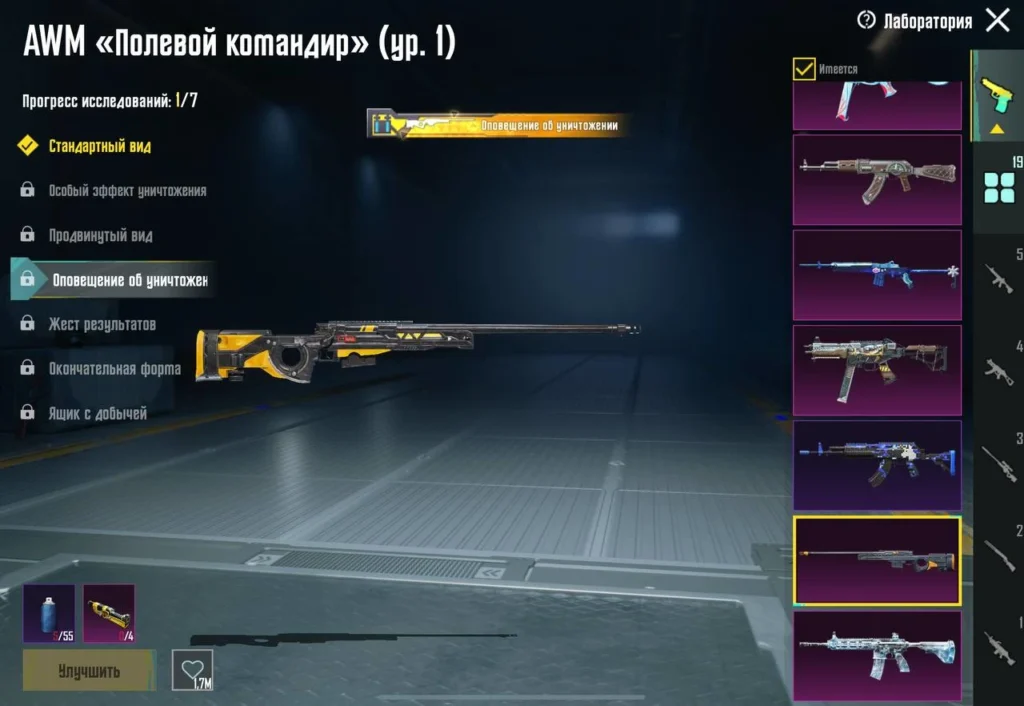Pick the white icy M416 skin thumbnail
Viewport: 1024px width, 706px height.
click(x=877, y=655)
